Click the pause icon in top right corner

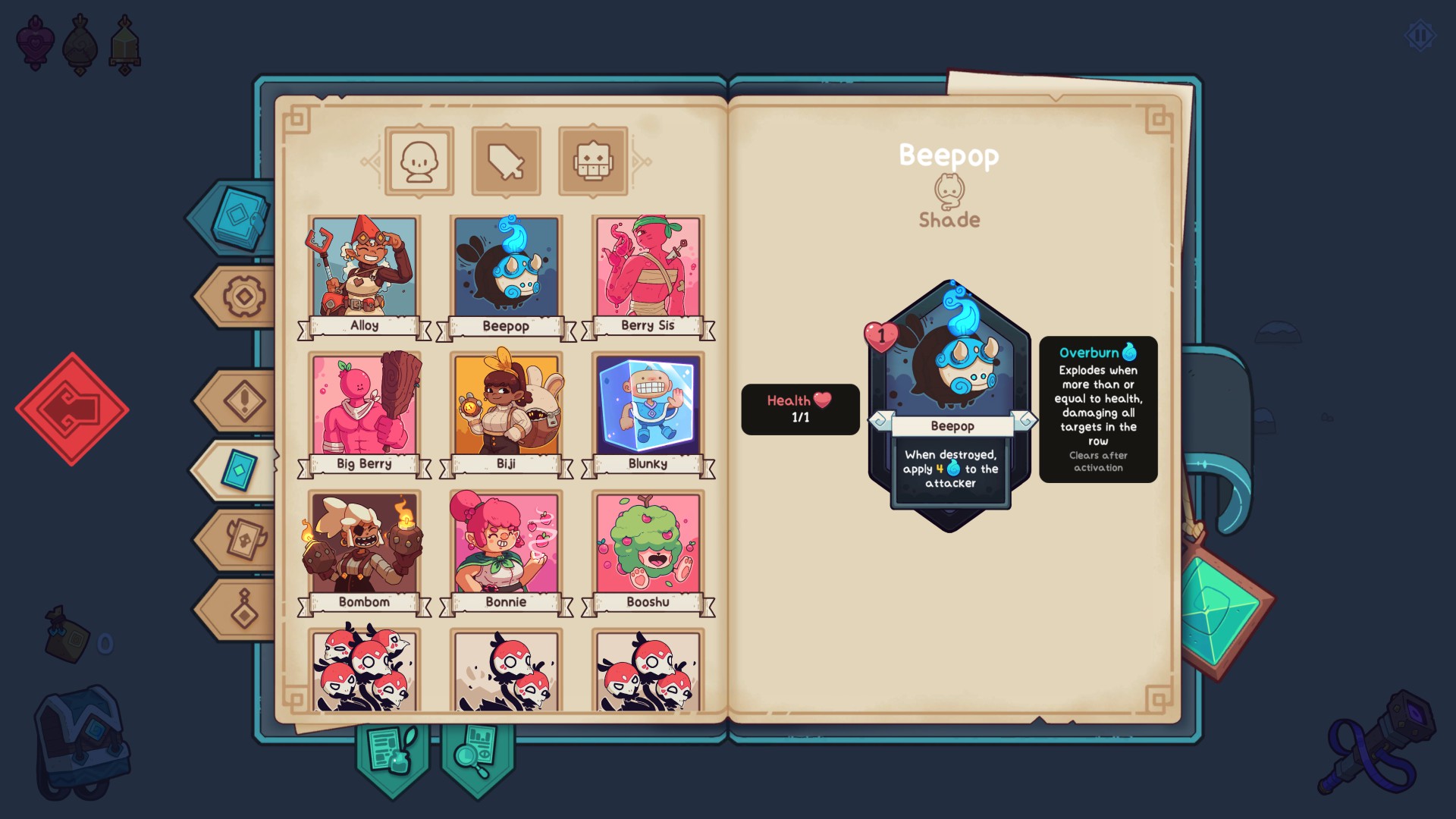tap(1420, 33)
